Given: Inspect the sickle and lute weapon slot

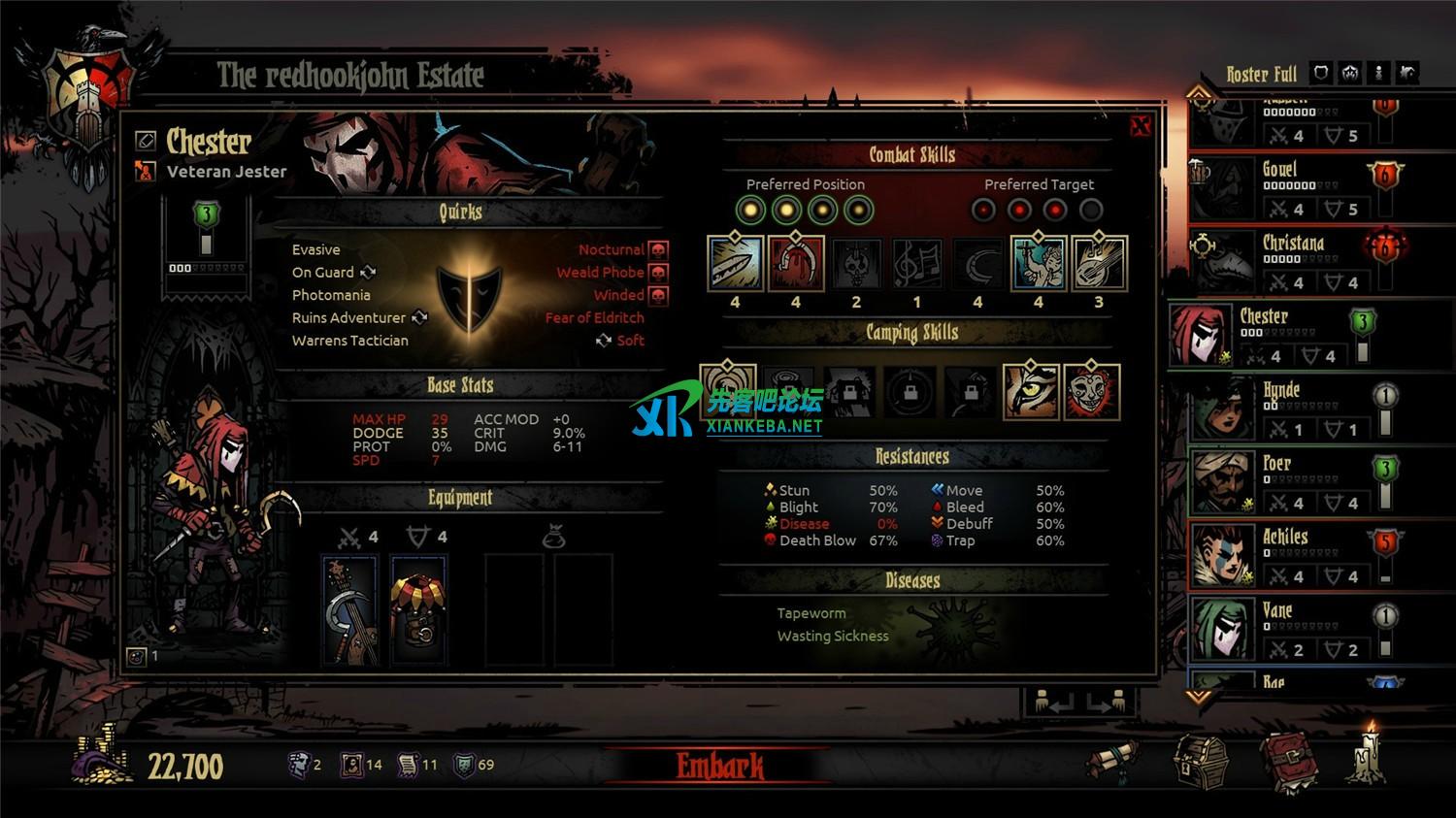Looking at the screenshot, I should (x=349, y=609).
